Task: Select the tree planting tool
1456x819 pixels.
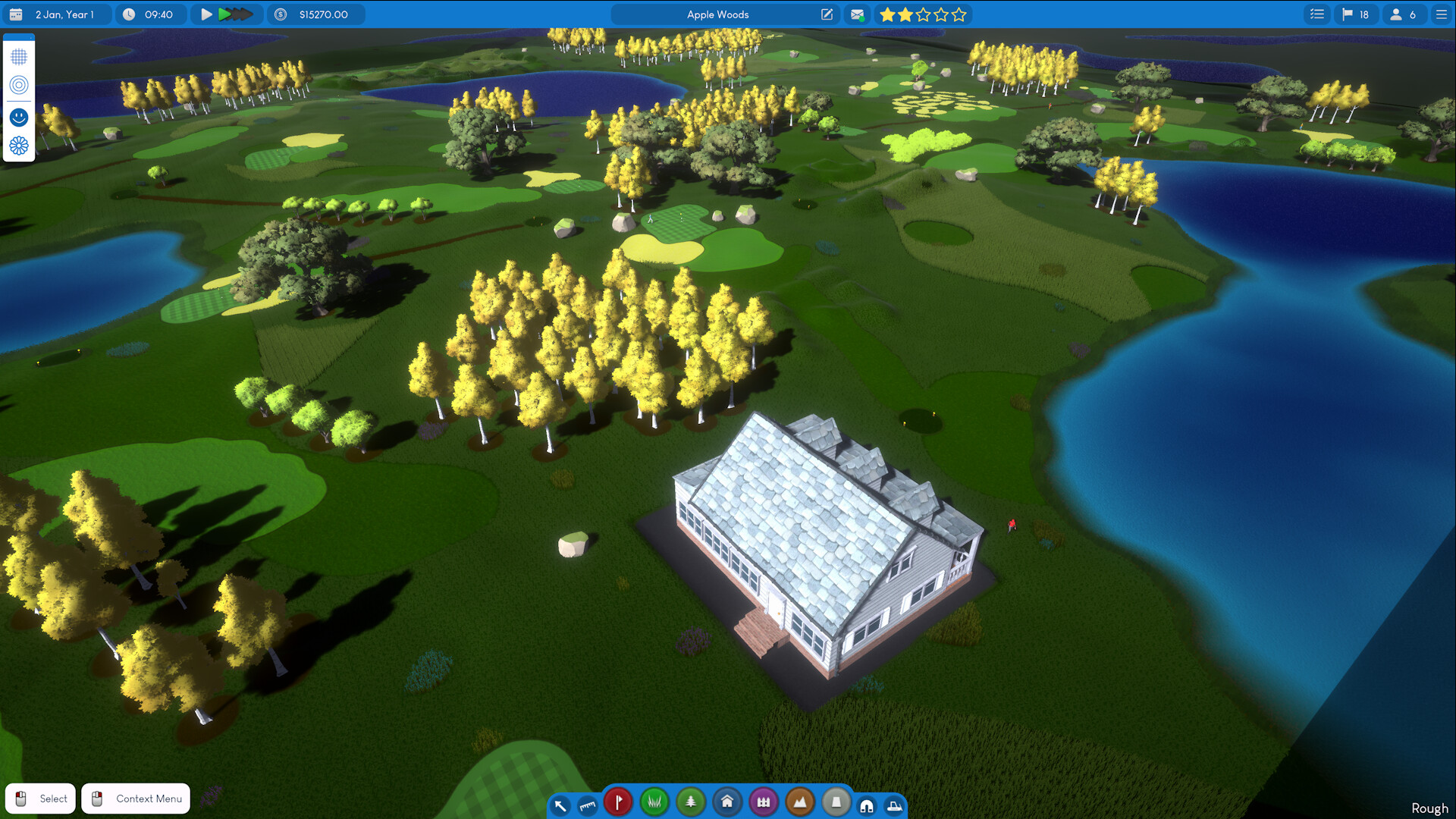Action: coord(691,802)
